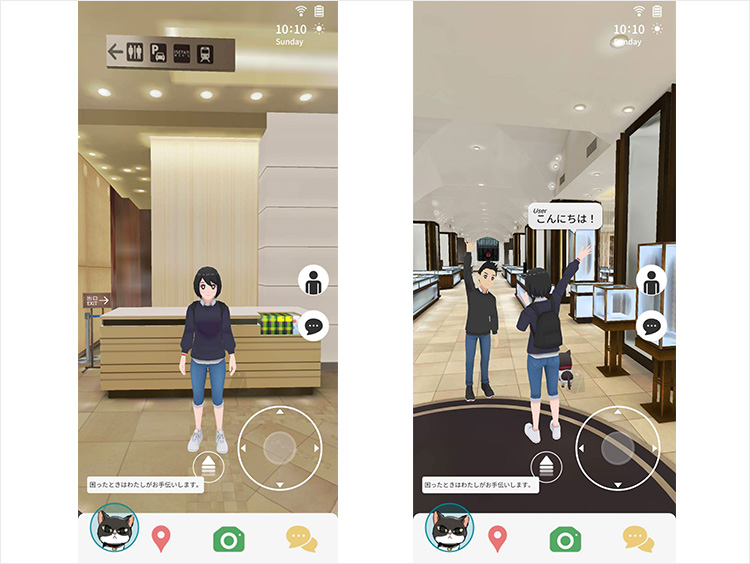
Task: Open the red map pin on reception-desk screen
Action: click(160, 538)
